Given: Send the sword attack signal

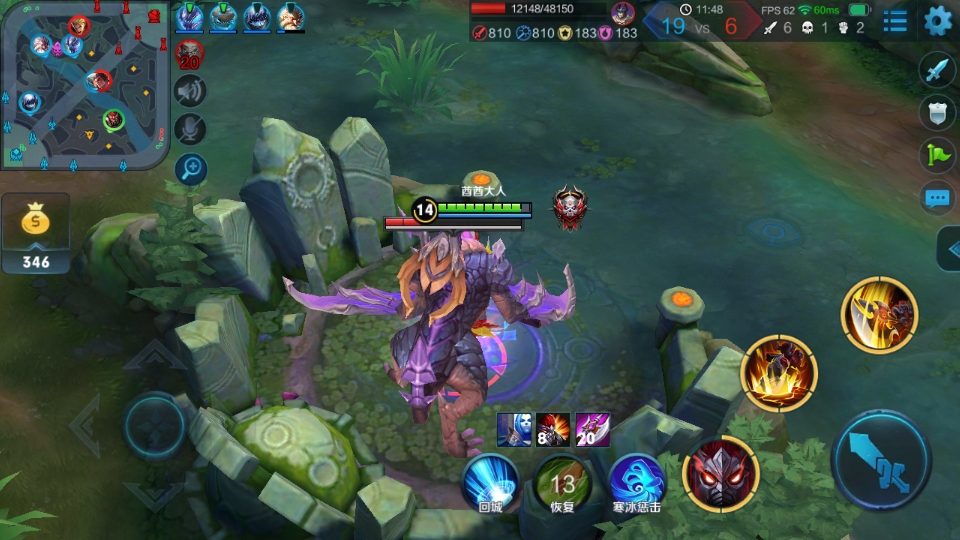Looking at the screenshot, I should [937, 70].
